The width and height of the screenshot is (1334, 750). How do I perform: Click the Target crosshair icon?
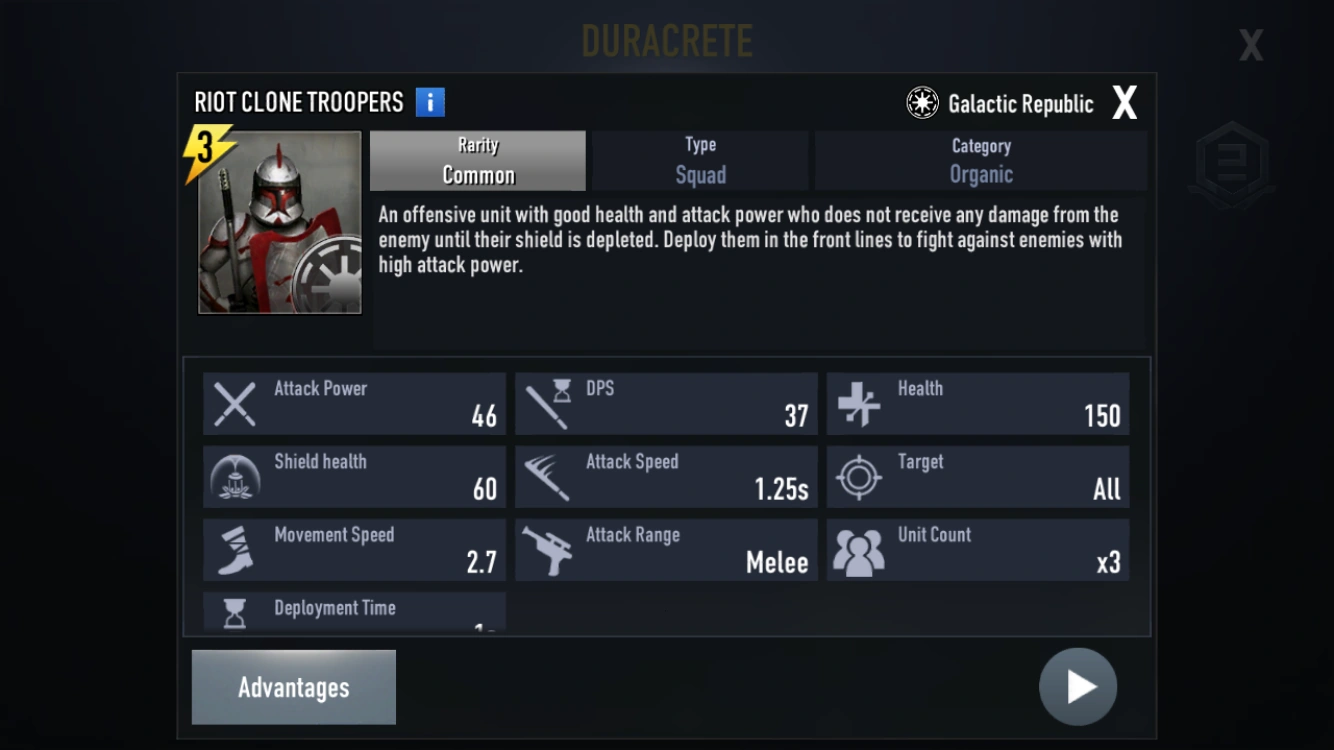pos(858,476)
